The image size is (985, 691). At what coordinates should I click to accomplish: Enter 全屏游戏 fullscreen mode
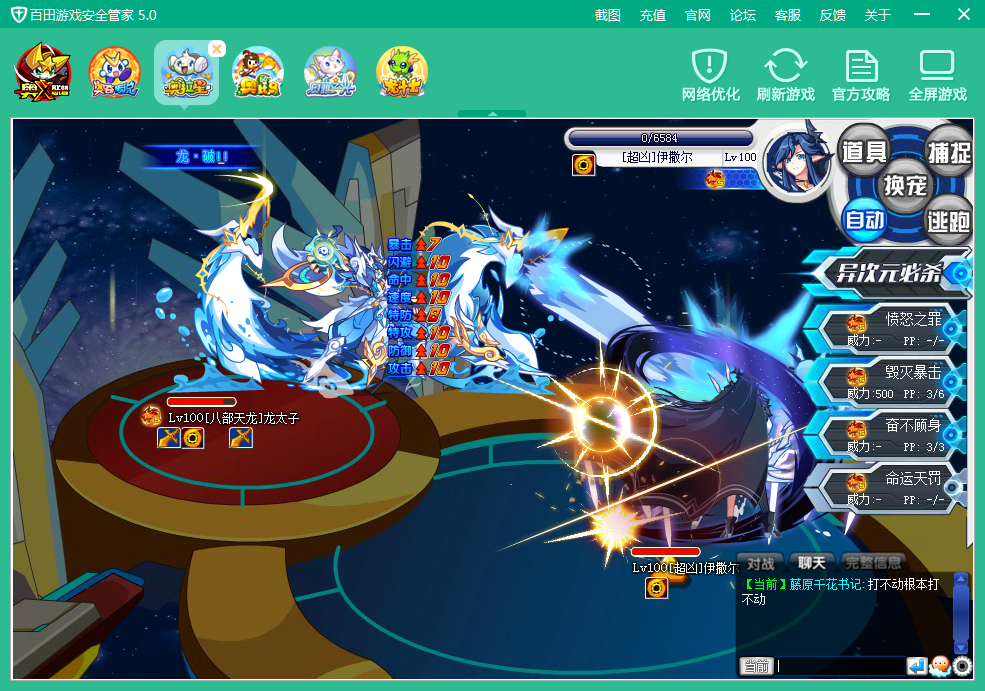click(x=937, y=76)
